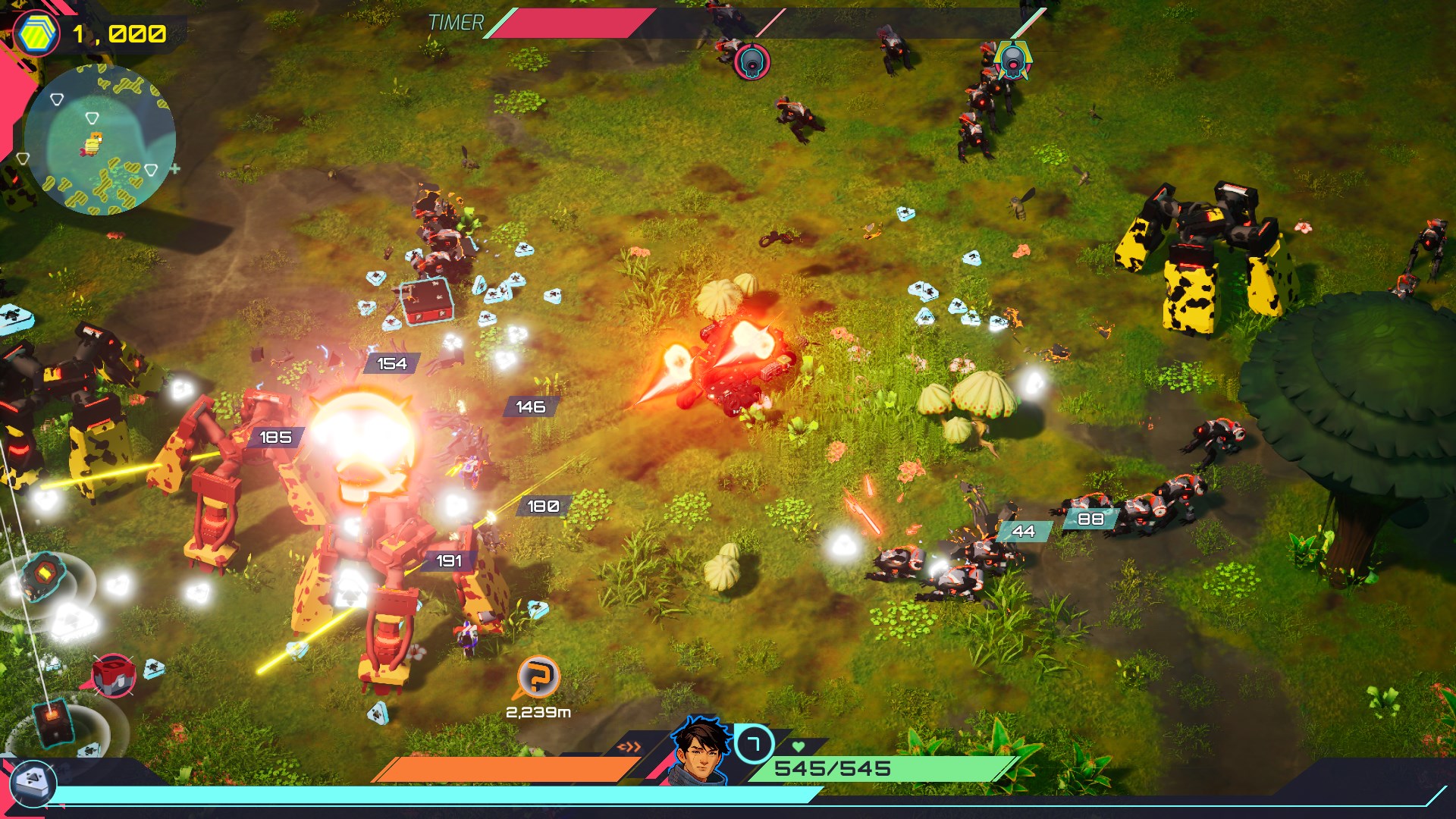Click the orange question mark objective marker
1456x819 pixels.
[x=538, y=676]
